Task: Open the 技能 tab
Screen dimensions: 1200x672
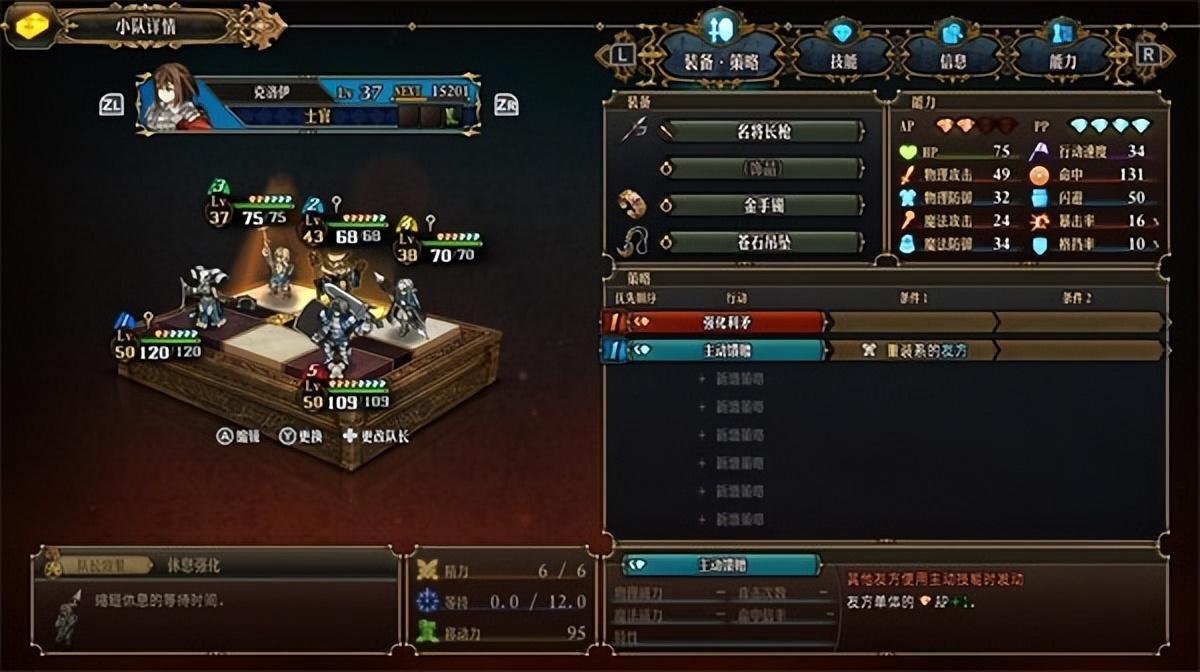Action: point(842,58)
